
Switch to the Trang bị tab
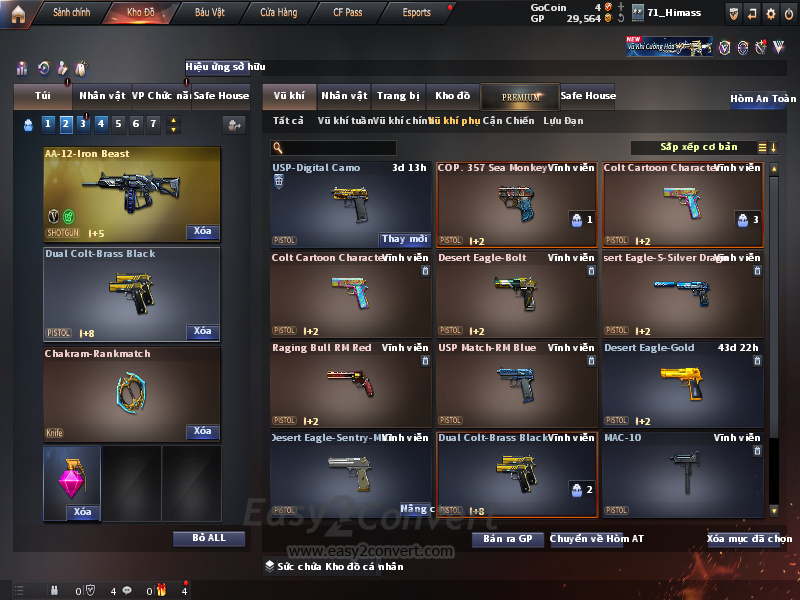(x=398, y=96)
